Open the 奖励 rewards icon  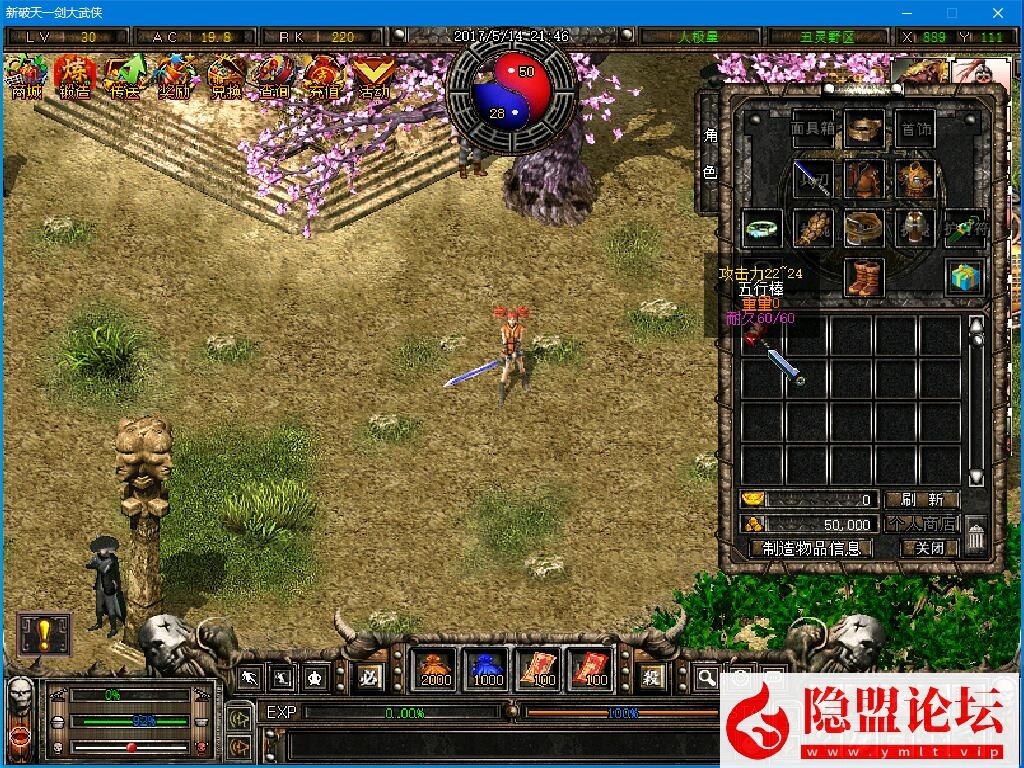point(175,77)
